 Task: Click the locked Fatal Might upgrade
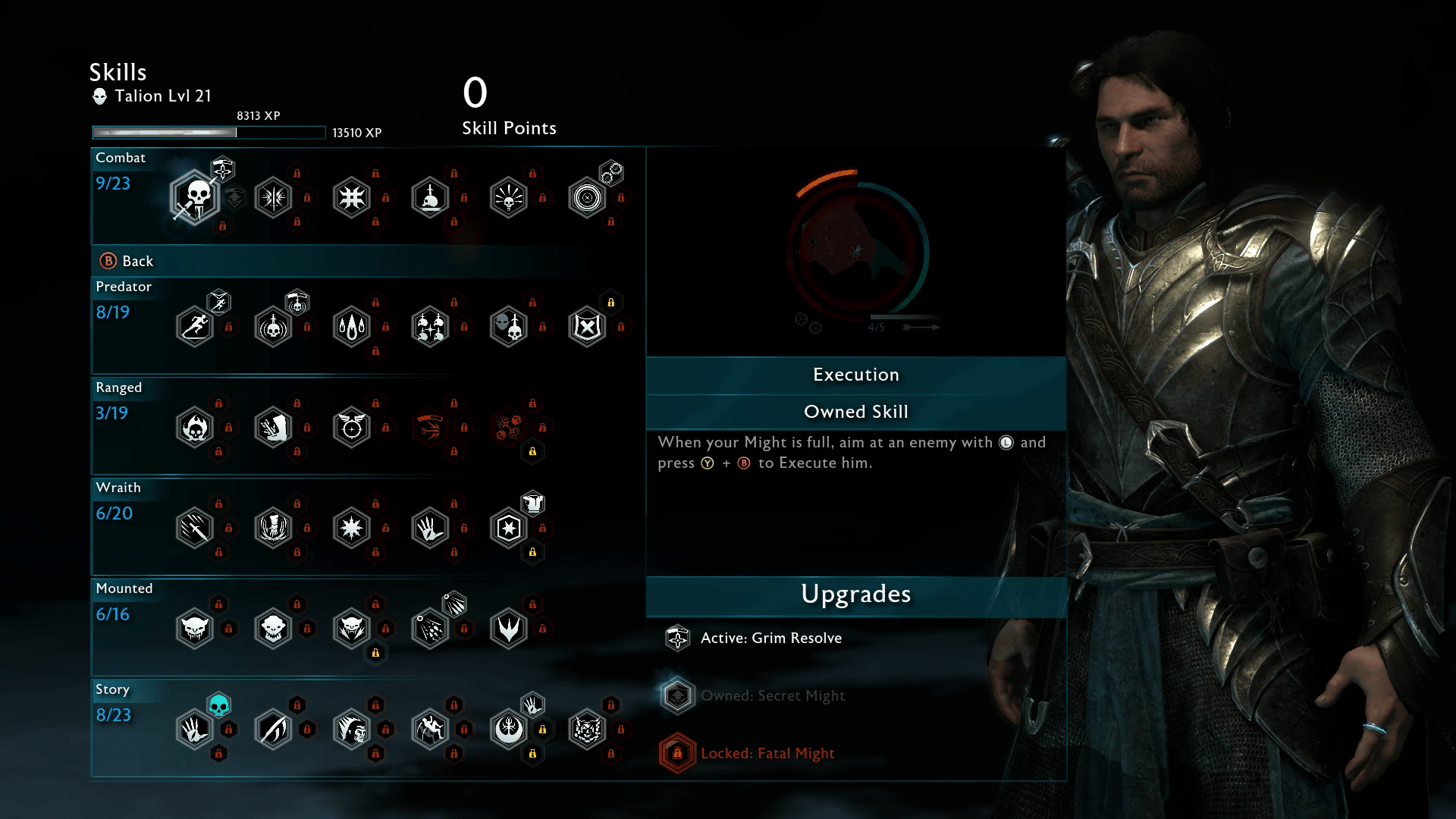tap(677, 753)
